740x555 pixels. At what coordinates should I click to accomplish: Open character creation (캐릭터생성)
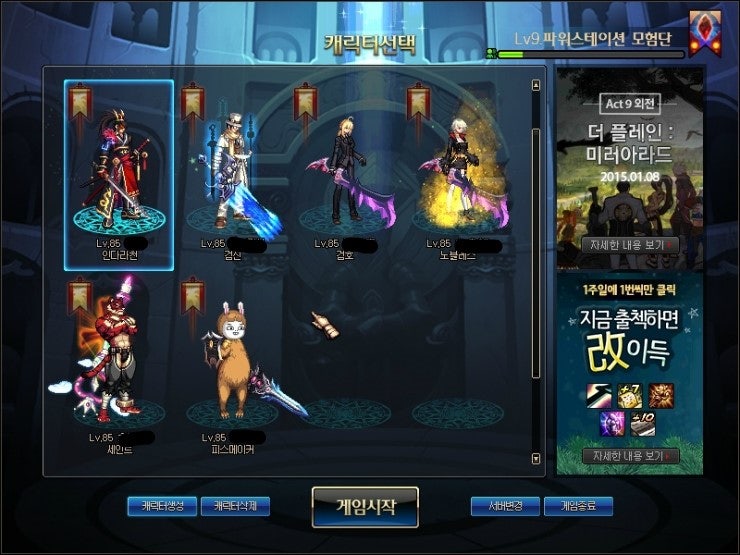coord(162,506)
